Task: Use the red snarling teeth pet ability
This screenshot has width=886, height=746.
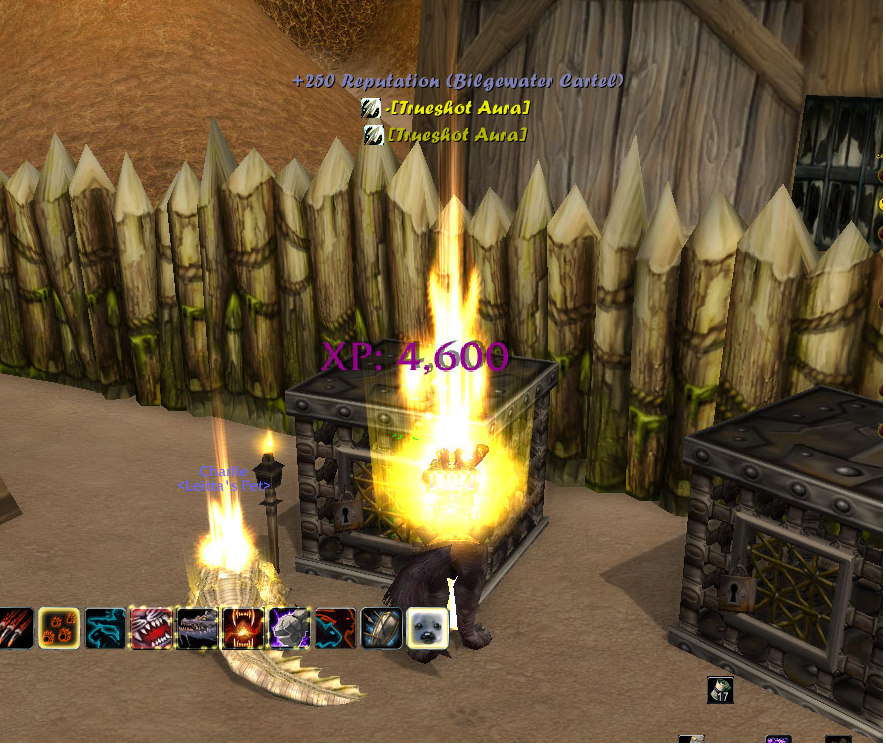Action: (x=150, y=628)
